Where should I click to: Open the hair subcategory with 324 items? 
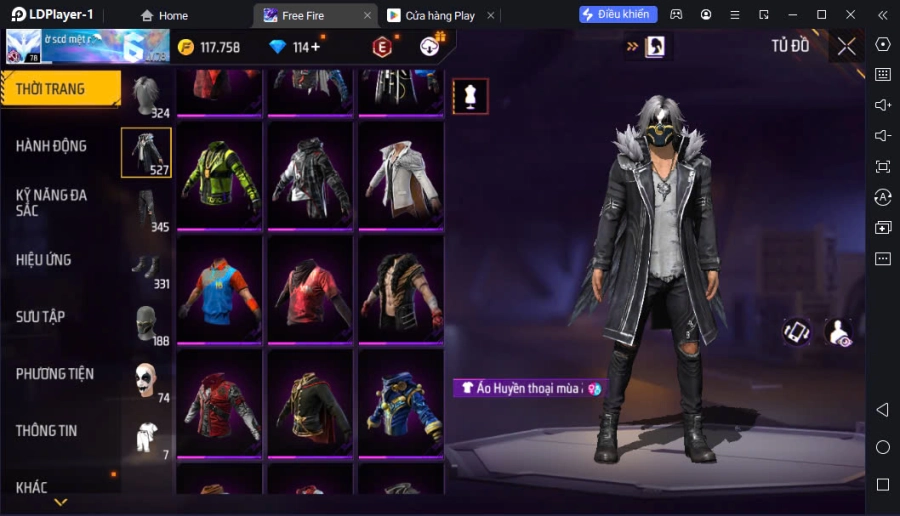[147, 97]
